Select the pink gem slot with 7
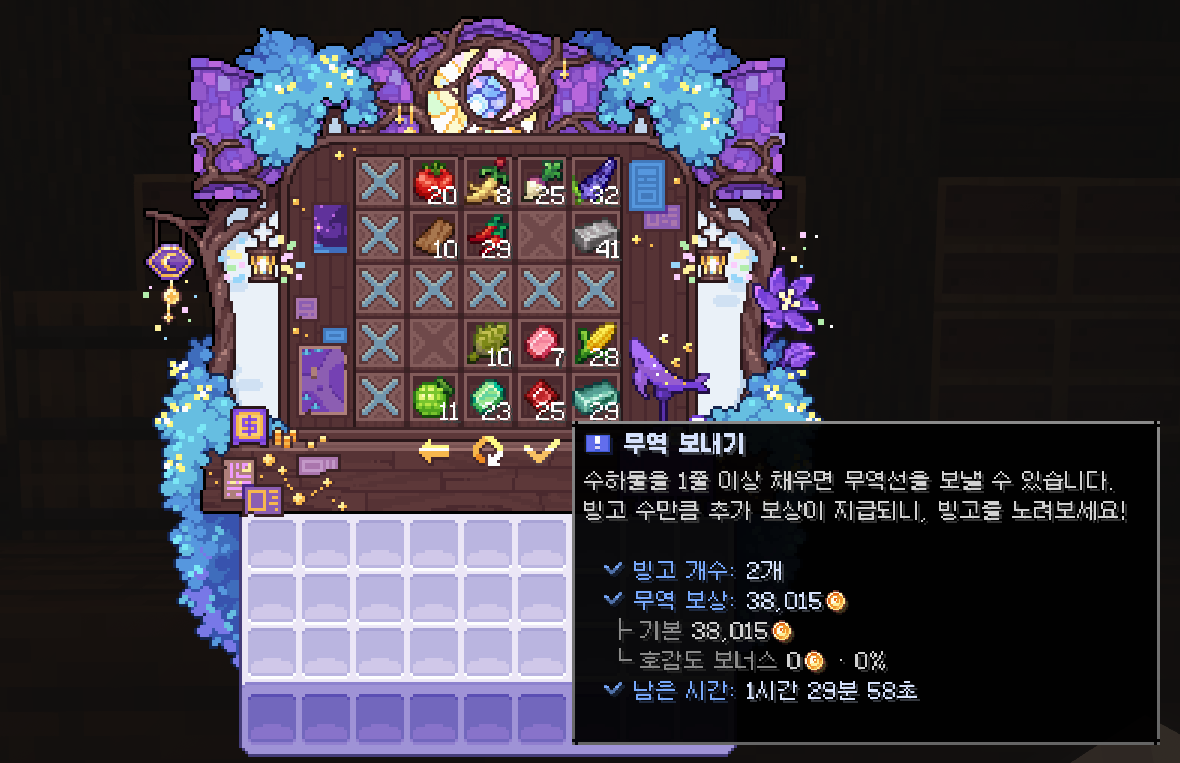This screenshot has height=763, width=1180. [x=542, y=344]
